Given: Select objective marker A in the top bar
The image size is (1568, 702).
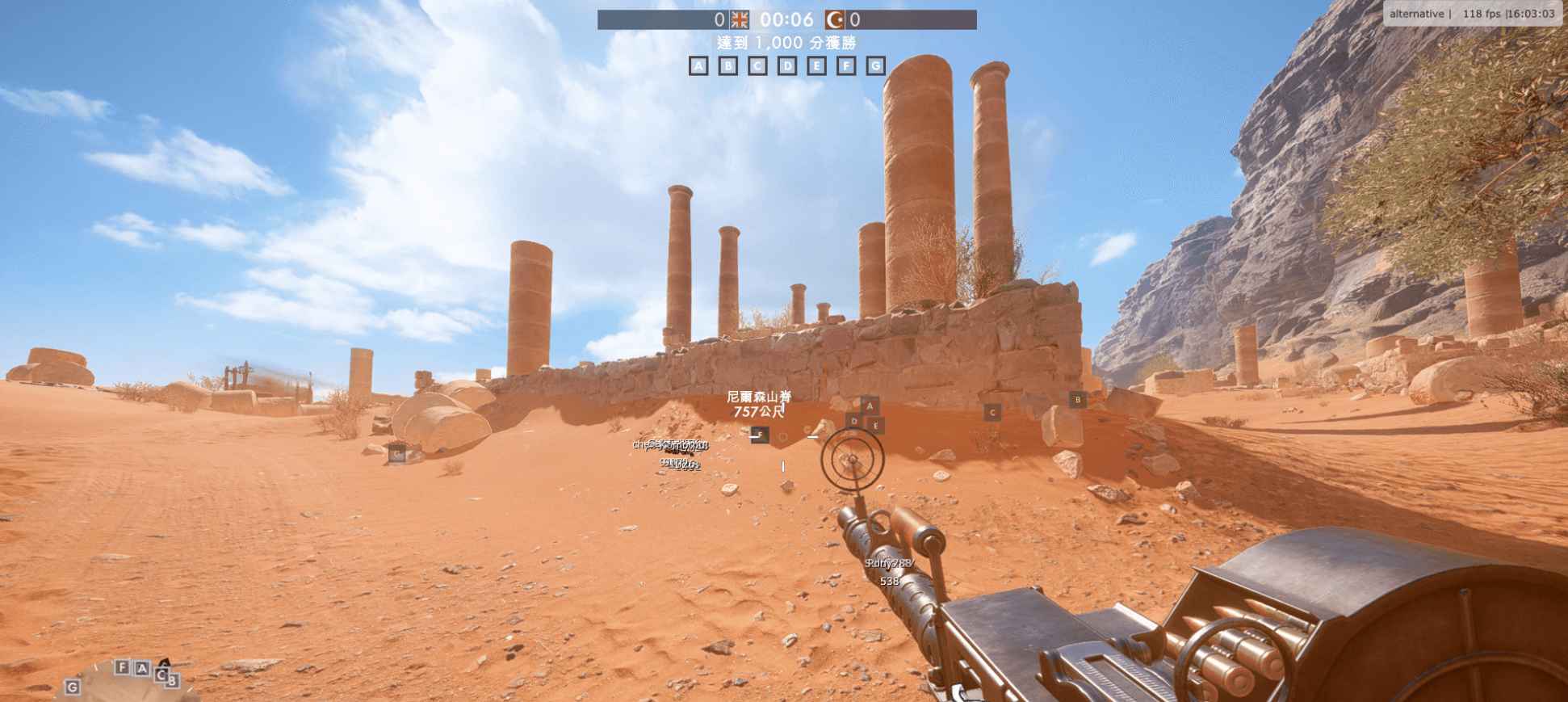Looking at the screenshot, I should pyautogui.click(x=698, y=66).
